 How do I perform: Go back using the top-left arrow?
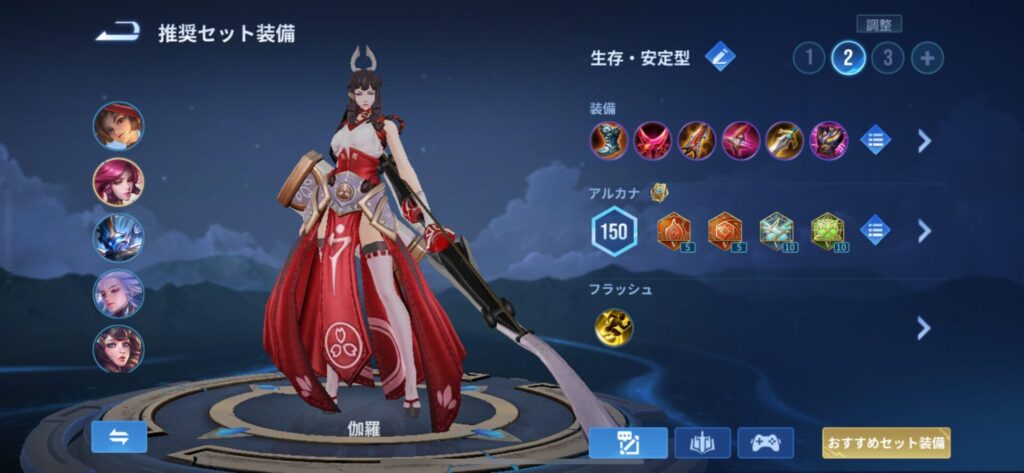(117, 33)
